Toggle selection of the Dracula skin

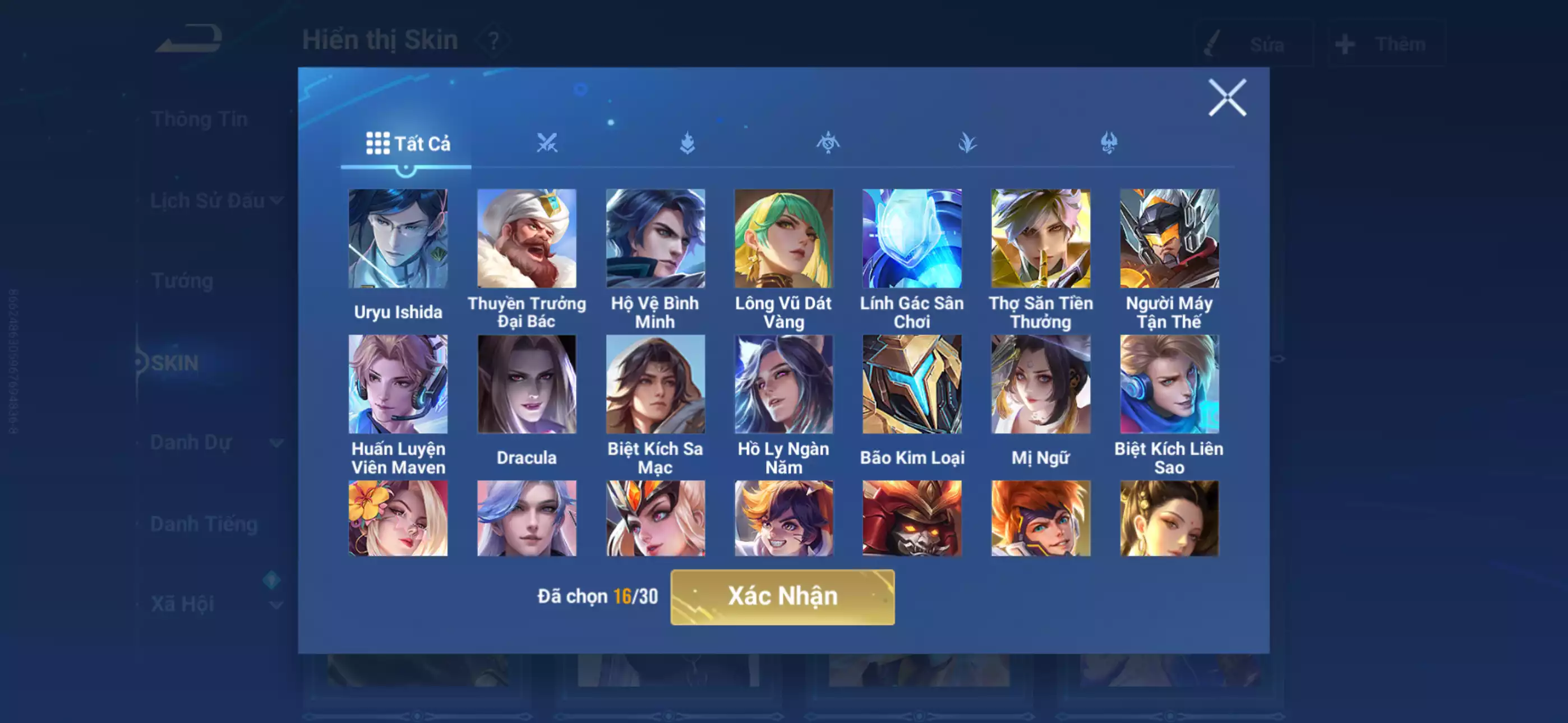pos(528,383)
